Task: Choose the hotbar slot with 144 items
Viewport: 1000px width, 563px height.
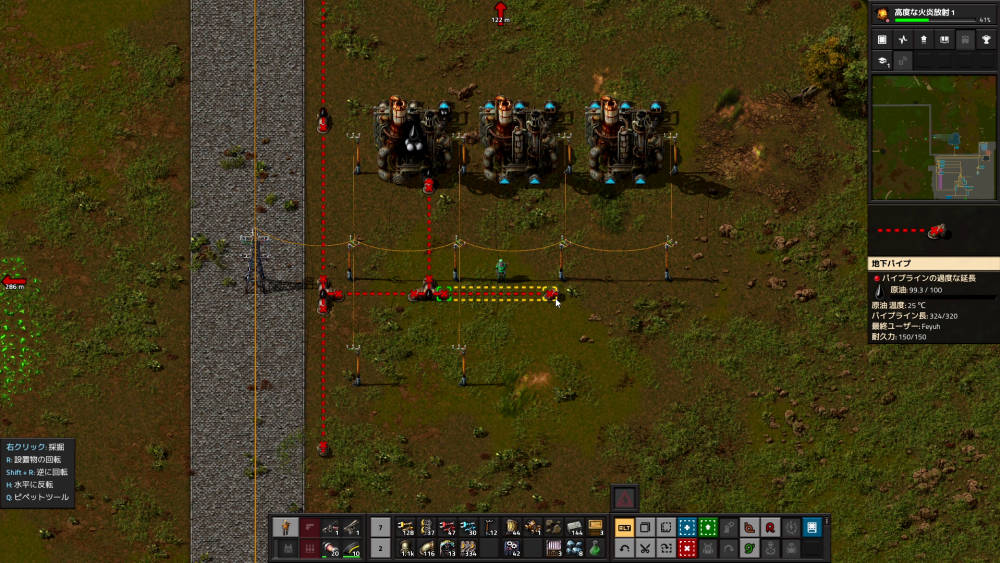Action: point(574,527)
